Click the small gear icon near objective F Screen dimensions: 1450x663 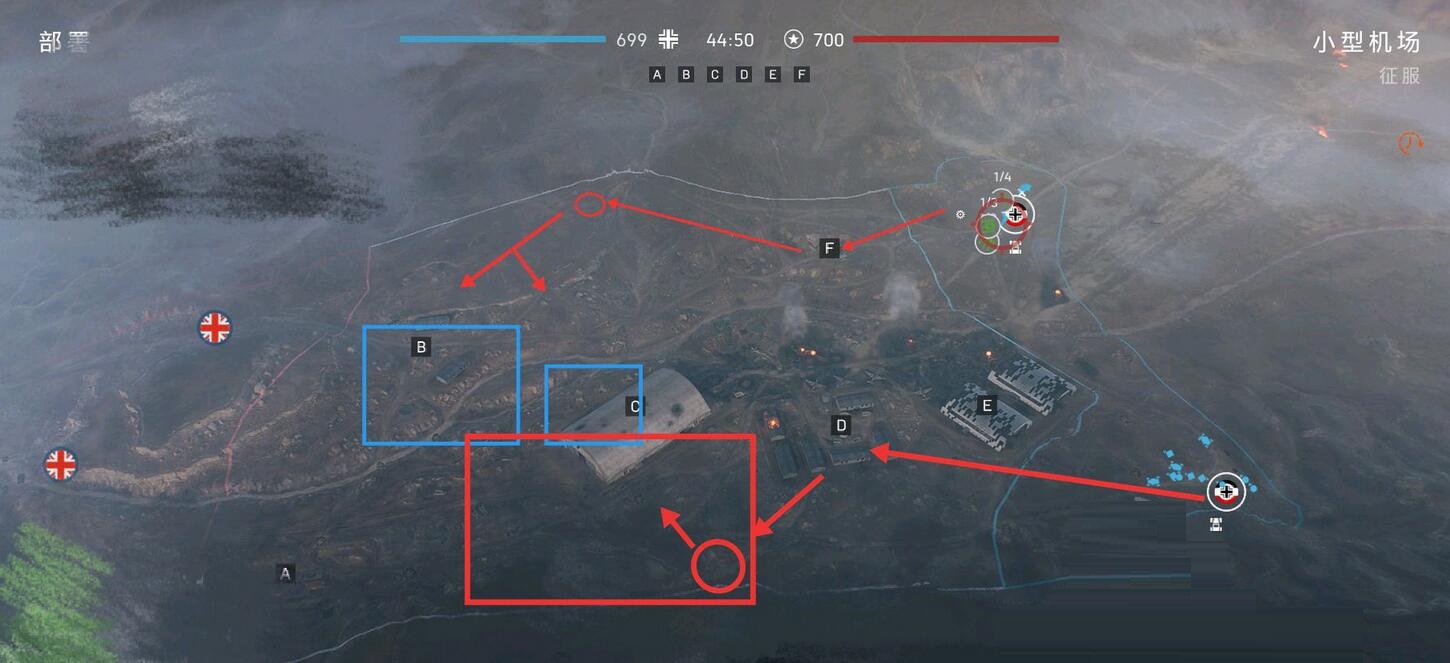[960, 214]
